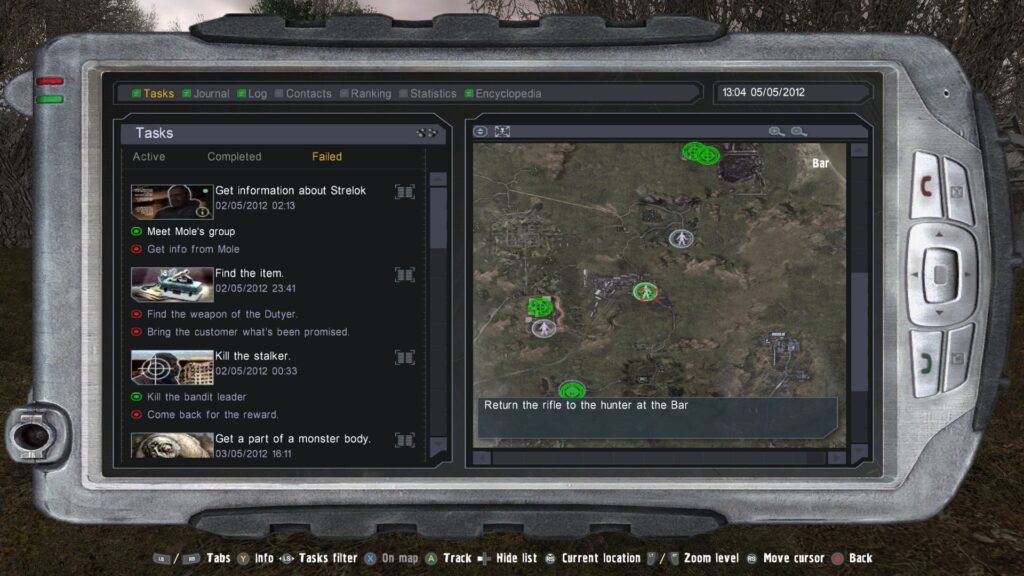Click the Tasks panel header toggle icon

pos(427,133)
